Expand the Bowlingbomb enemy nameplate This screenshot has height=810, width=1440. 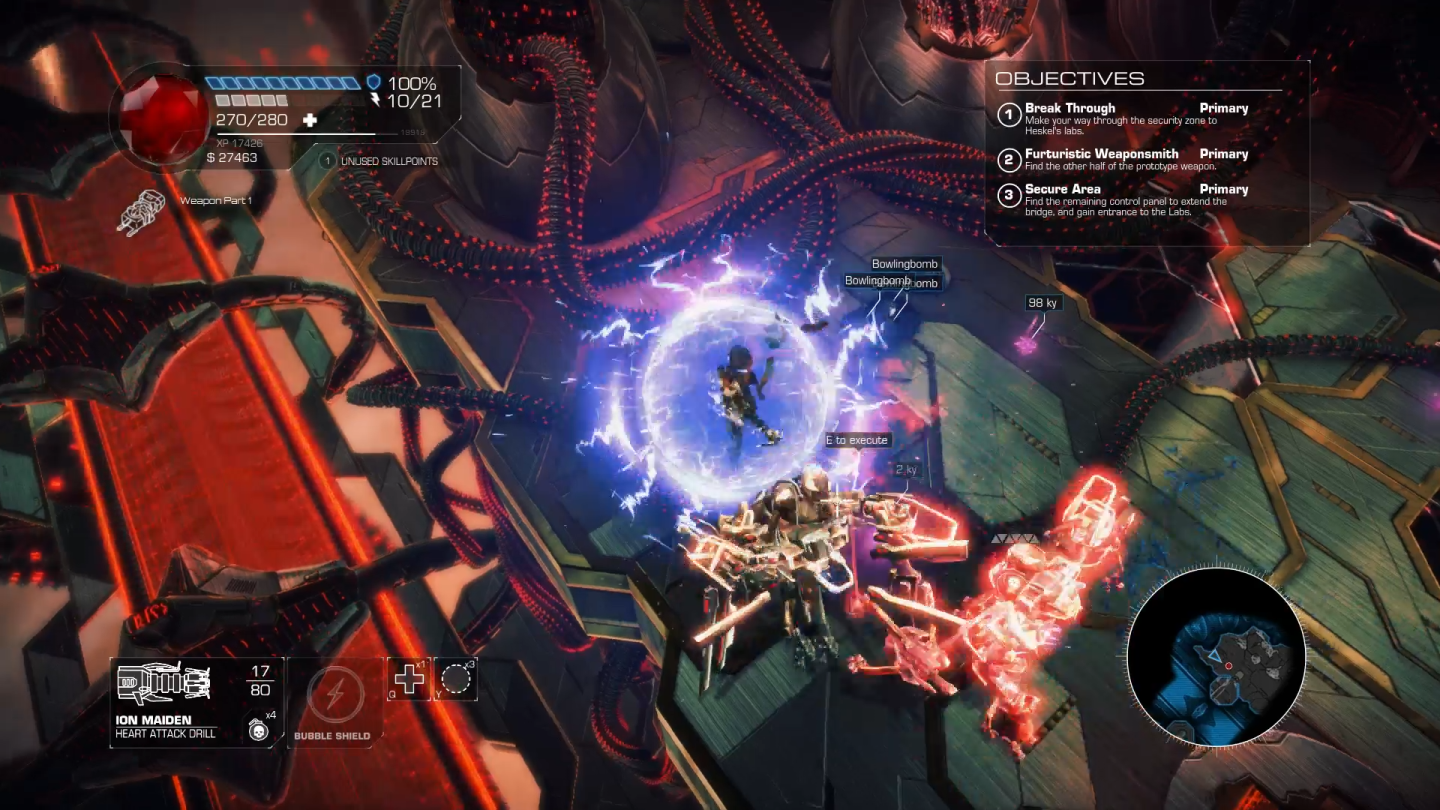pos(904,263)
